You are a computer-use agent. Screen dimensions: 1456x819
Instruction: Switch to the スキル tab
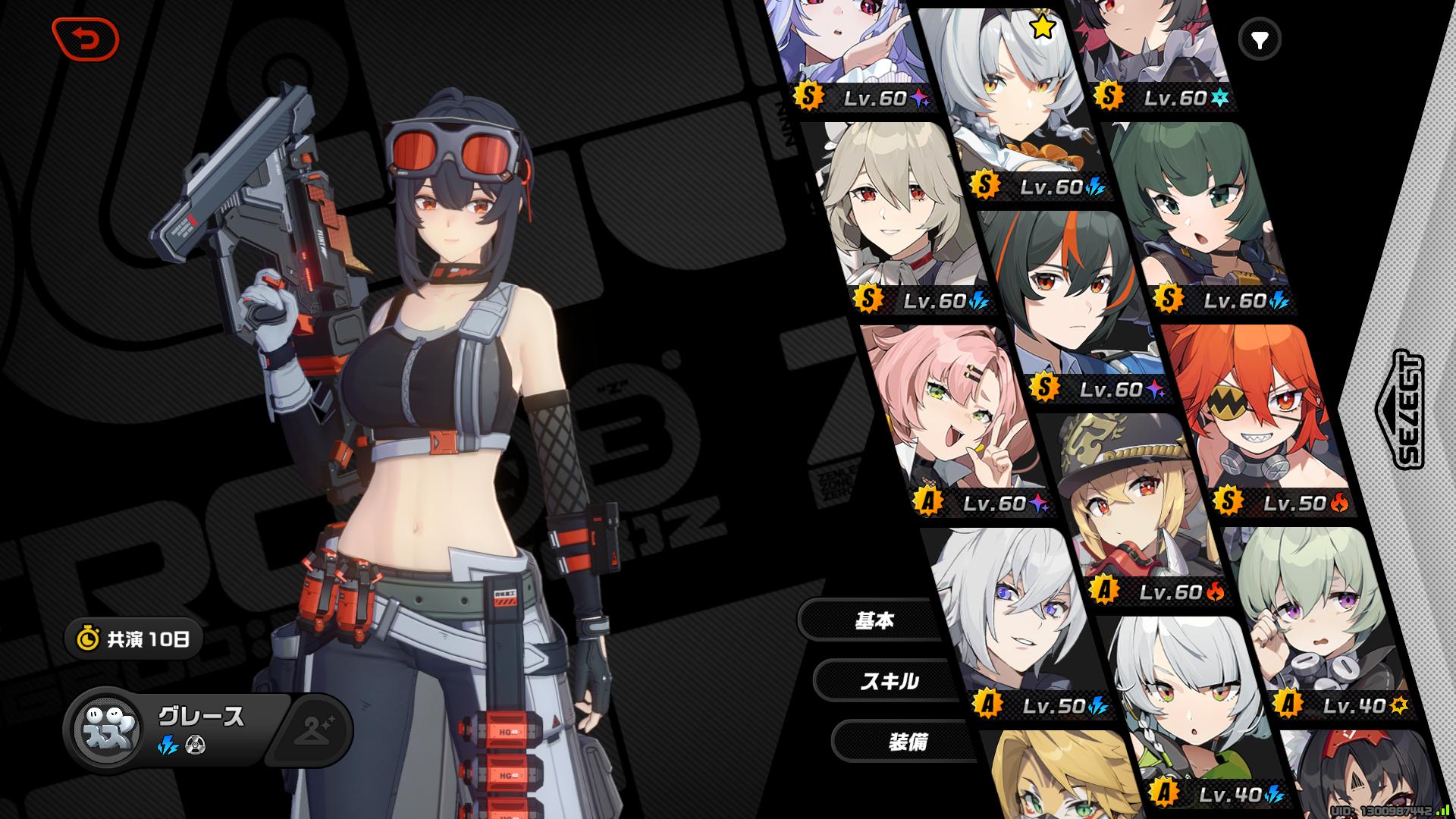coord(889,681)
